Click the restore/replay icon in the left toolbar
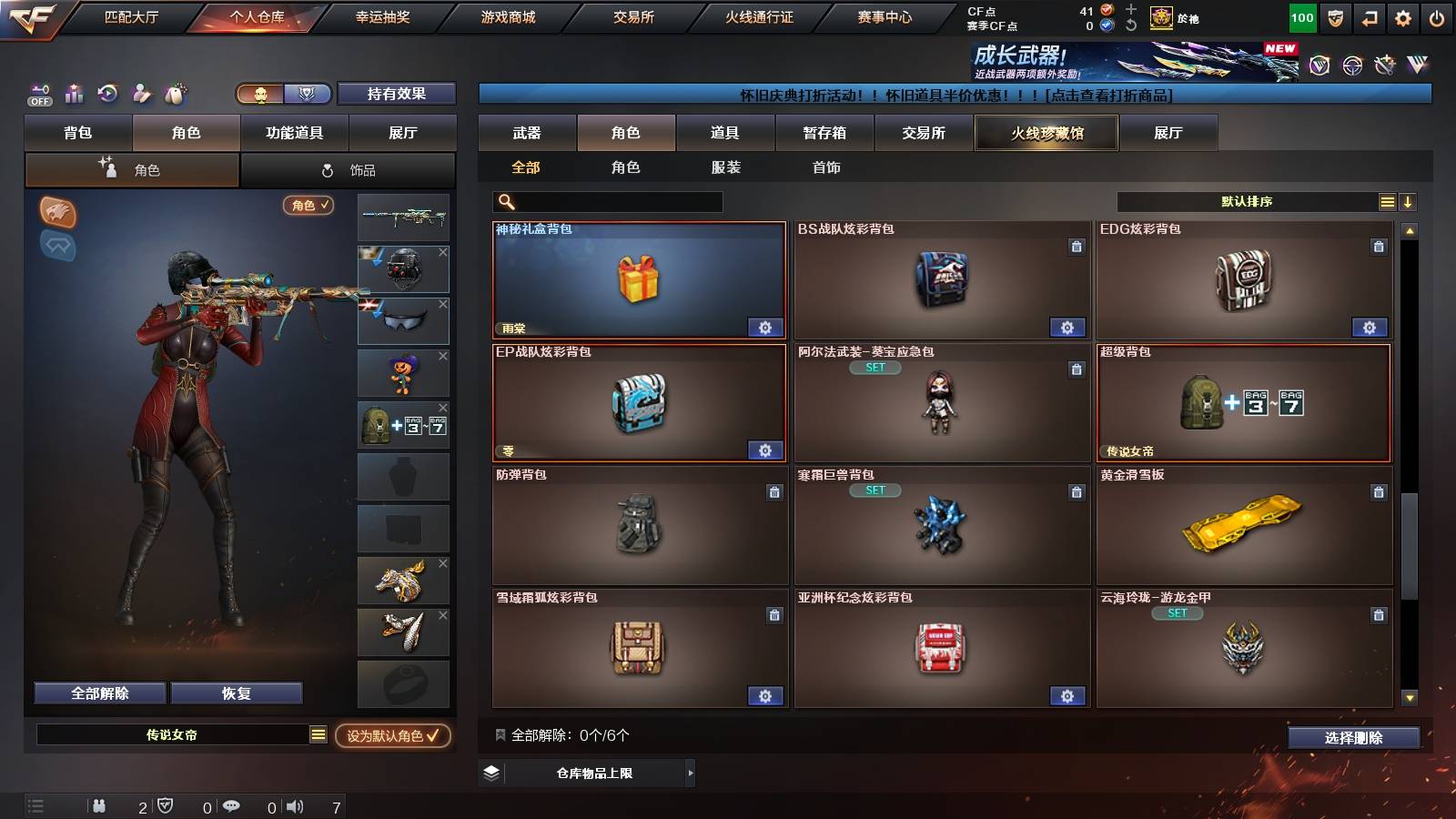1456x819 pixels. pos(107,94)
